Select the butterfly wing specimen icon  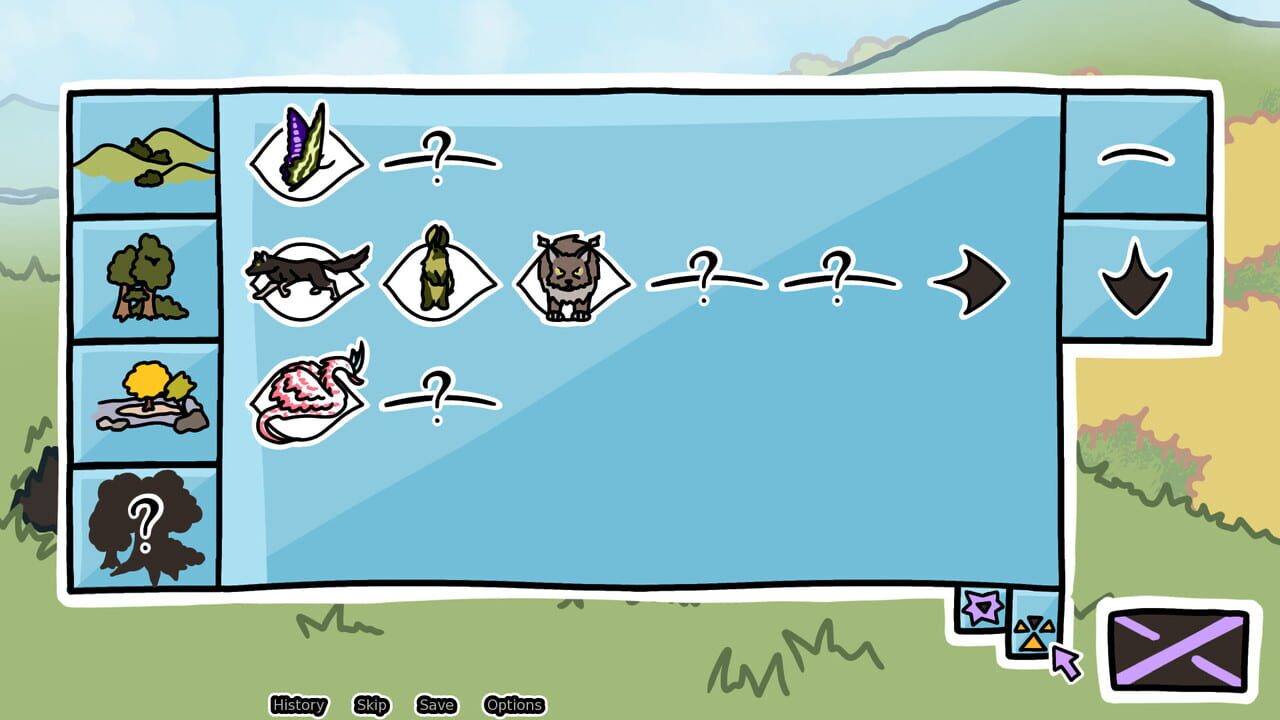pyautogui.click(x=305, y=155)
